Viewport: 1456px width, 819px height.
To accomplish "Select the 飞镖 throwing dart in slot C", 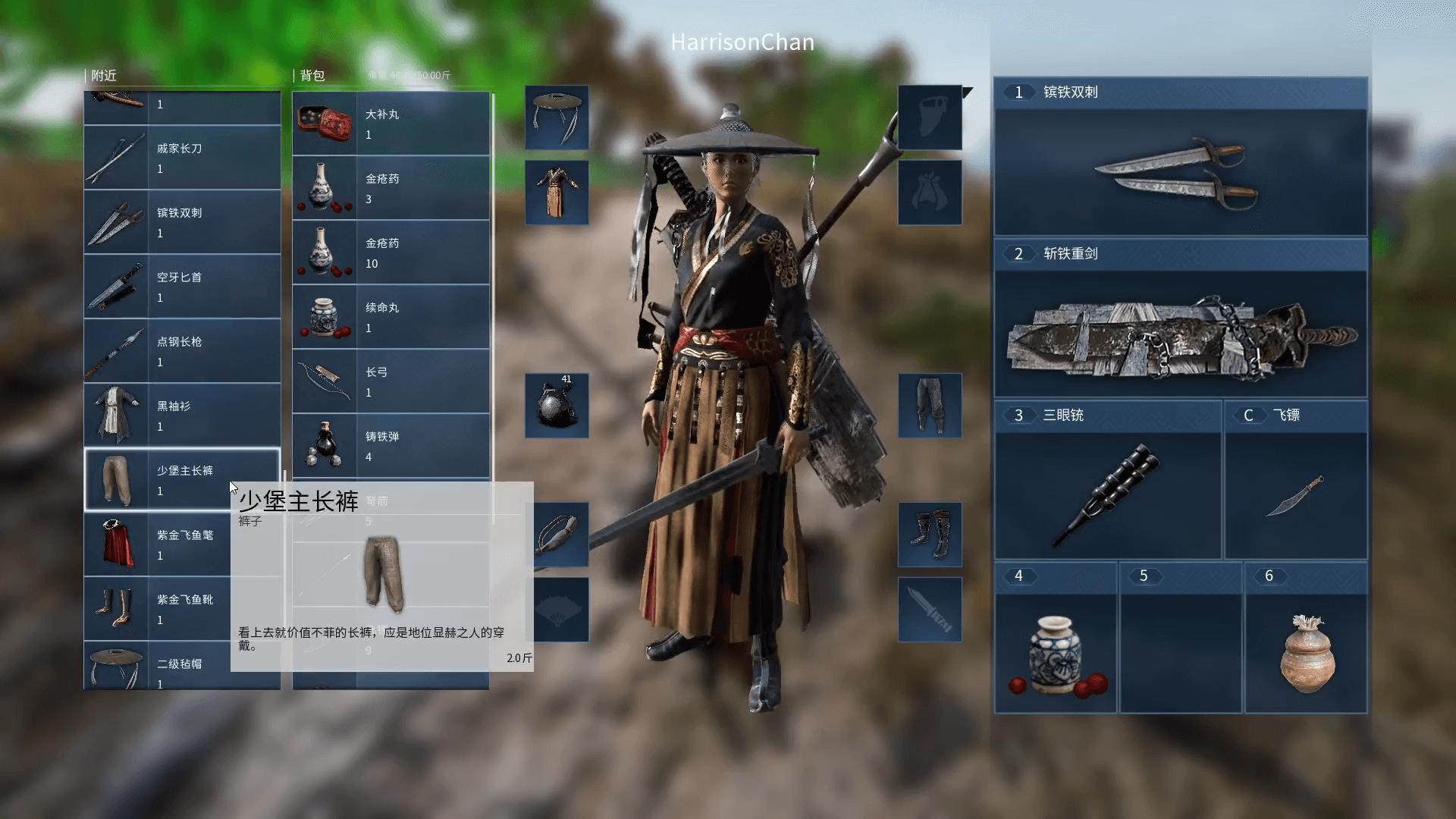I will 1296,494.
